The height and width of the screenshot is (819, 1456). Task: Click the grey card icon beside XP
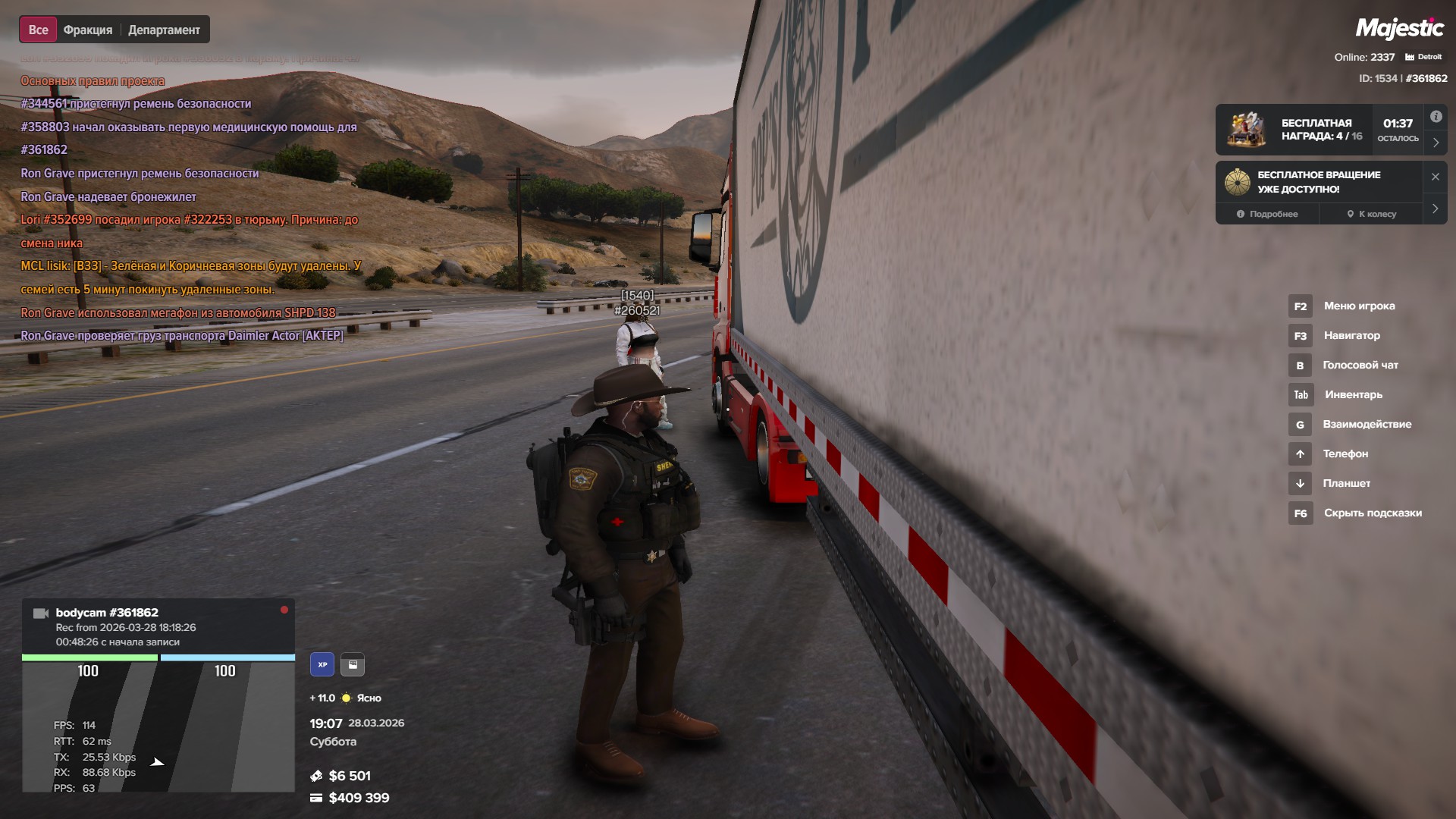pos(353,664)
